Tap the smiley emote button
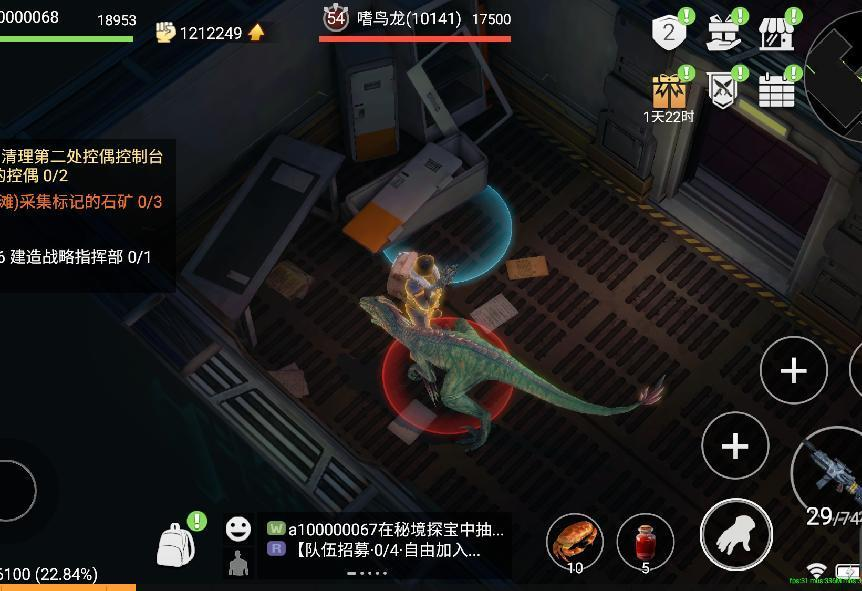 point(238,528)
